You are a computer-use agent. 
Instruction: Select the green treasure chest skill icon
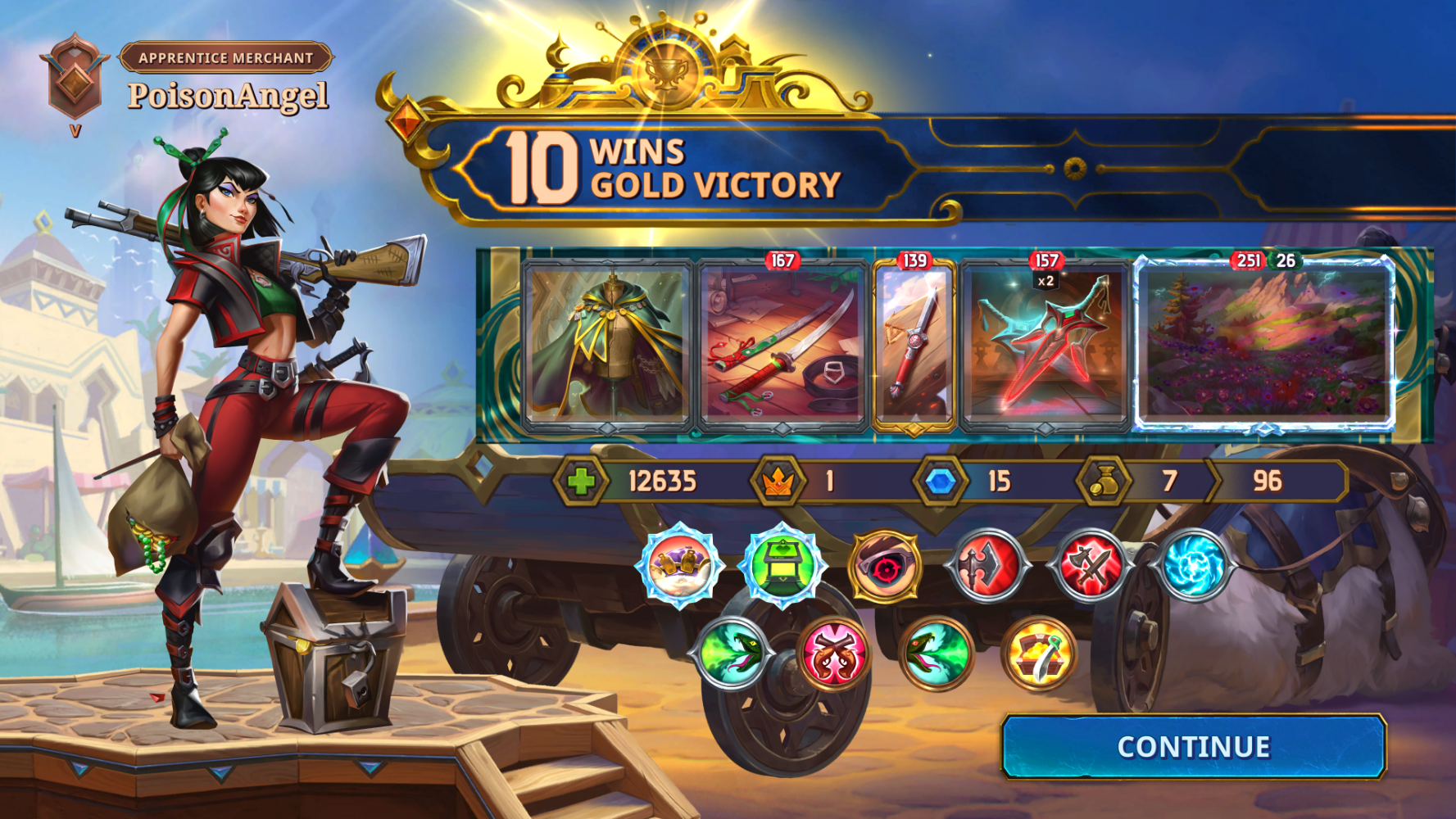[782, 566]
